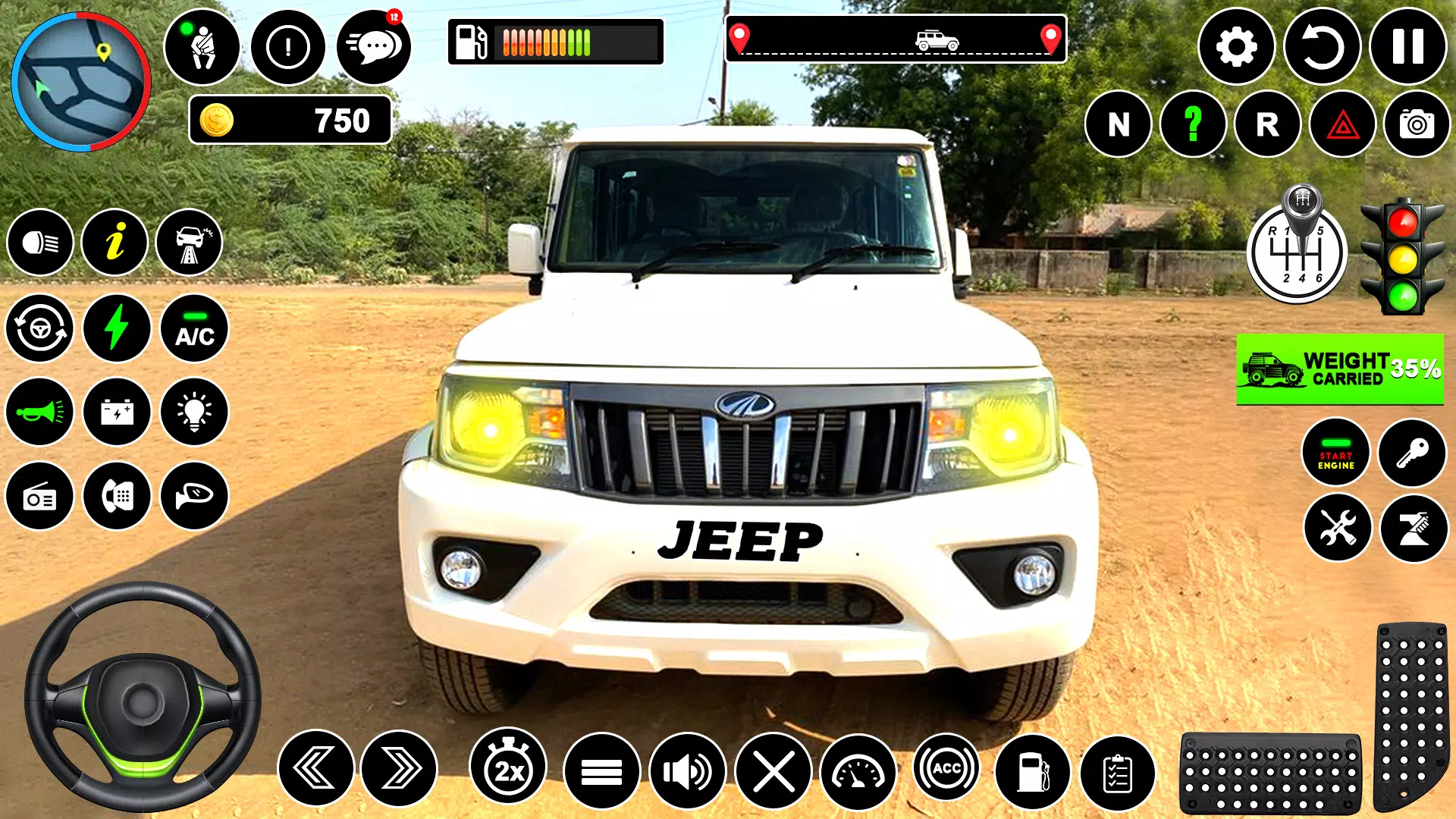Open the chat messages bubble
Screen dimensions: 1456x819
[374, 47]
